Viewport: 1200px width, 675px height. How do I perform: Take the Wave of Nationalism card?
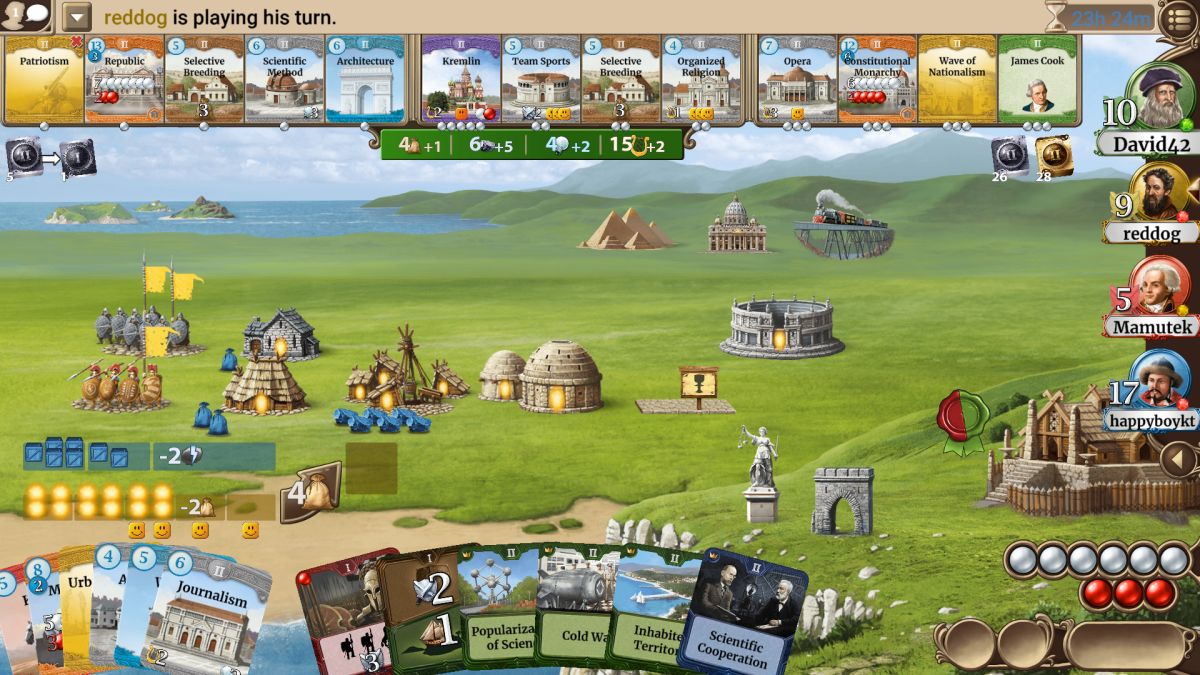pyautogui.click(x=957, y=80)
